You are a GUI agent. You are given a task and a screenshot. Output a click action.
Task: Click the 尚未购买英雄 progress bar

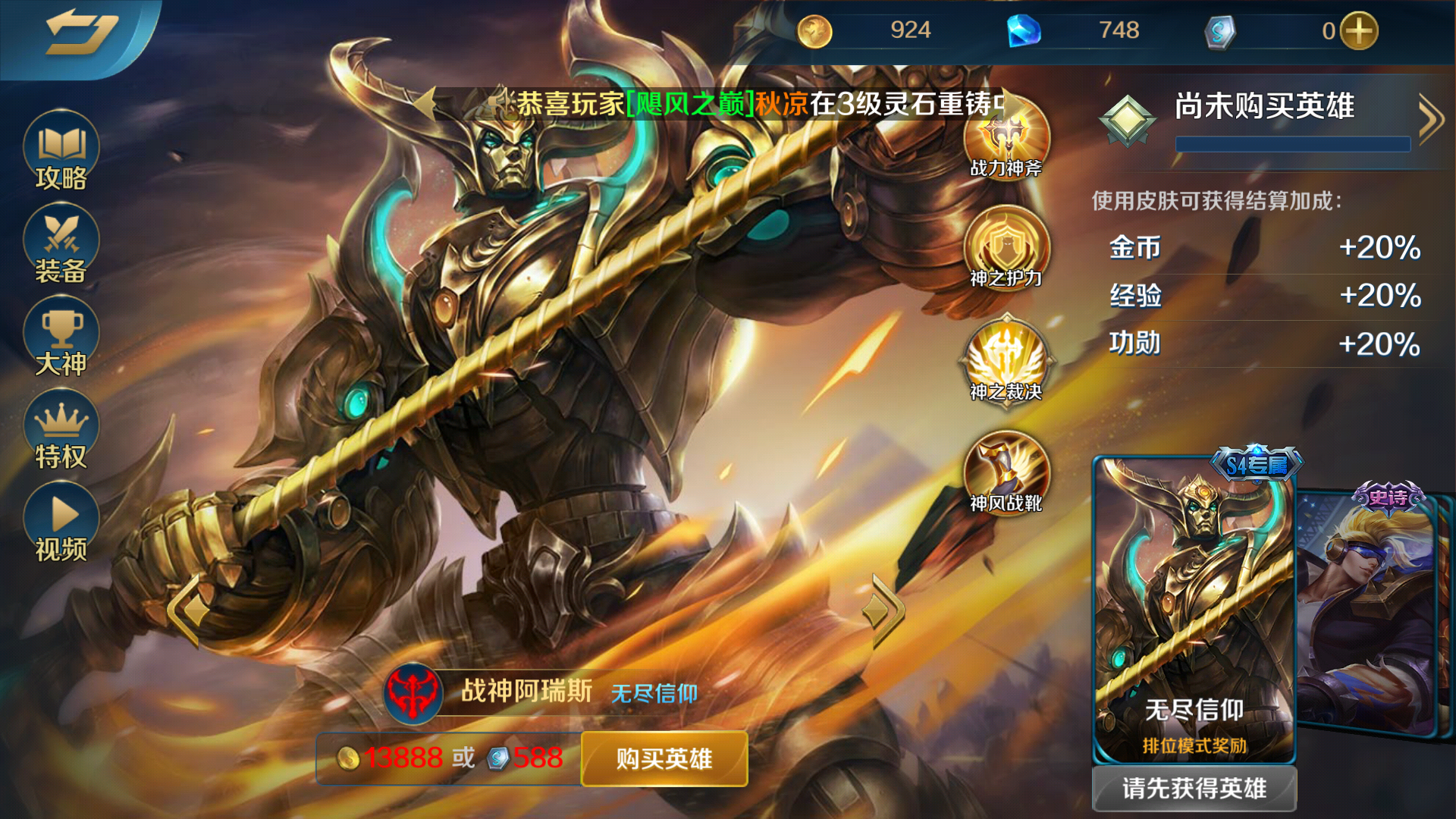[1291, 144]
